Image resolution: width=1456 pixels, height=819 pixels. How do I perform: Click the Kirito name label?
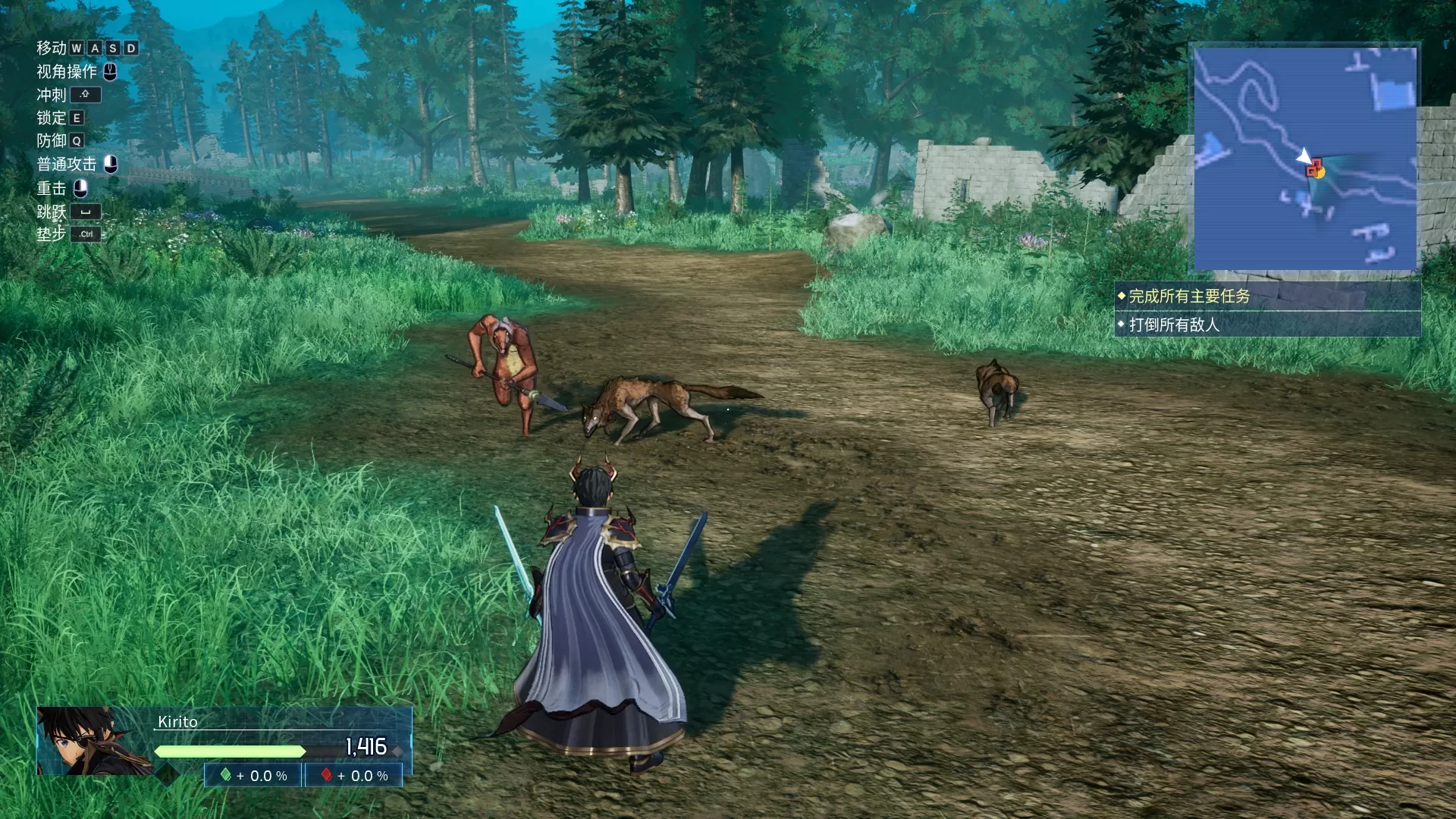[177, 722]
